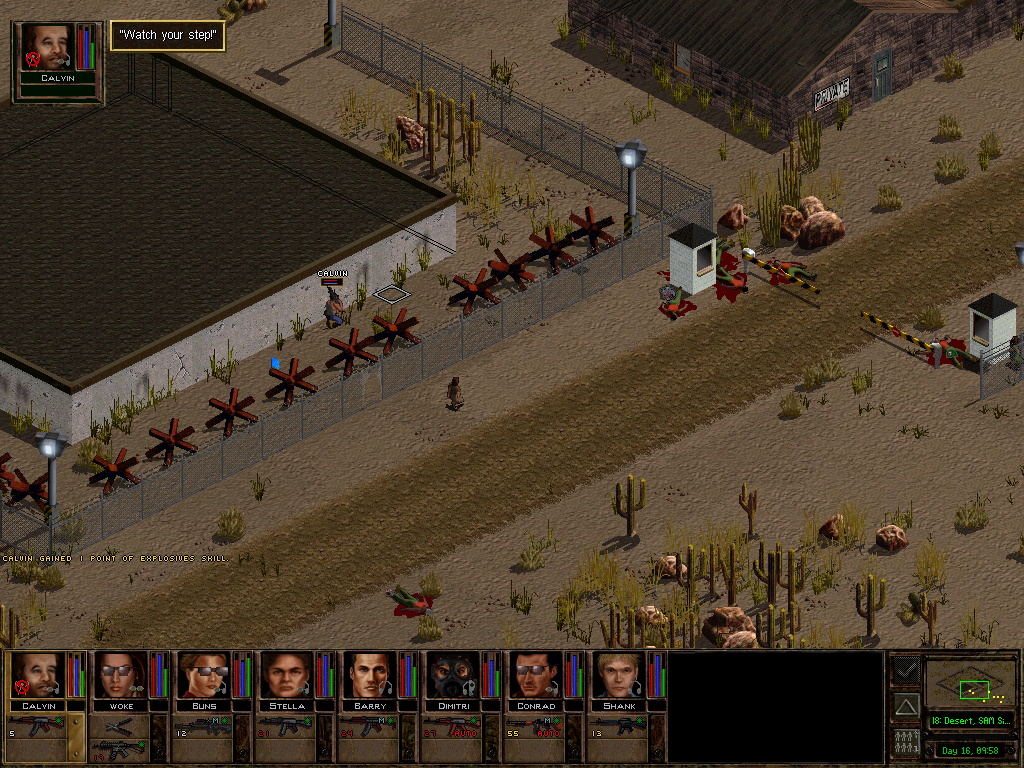Screen dimensions: 1024x768
Task: Choose the mercenary Buns
Action: (204, 675)
